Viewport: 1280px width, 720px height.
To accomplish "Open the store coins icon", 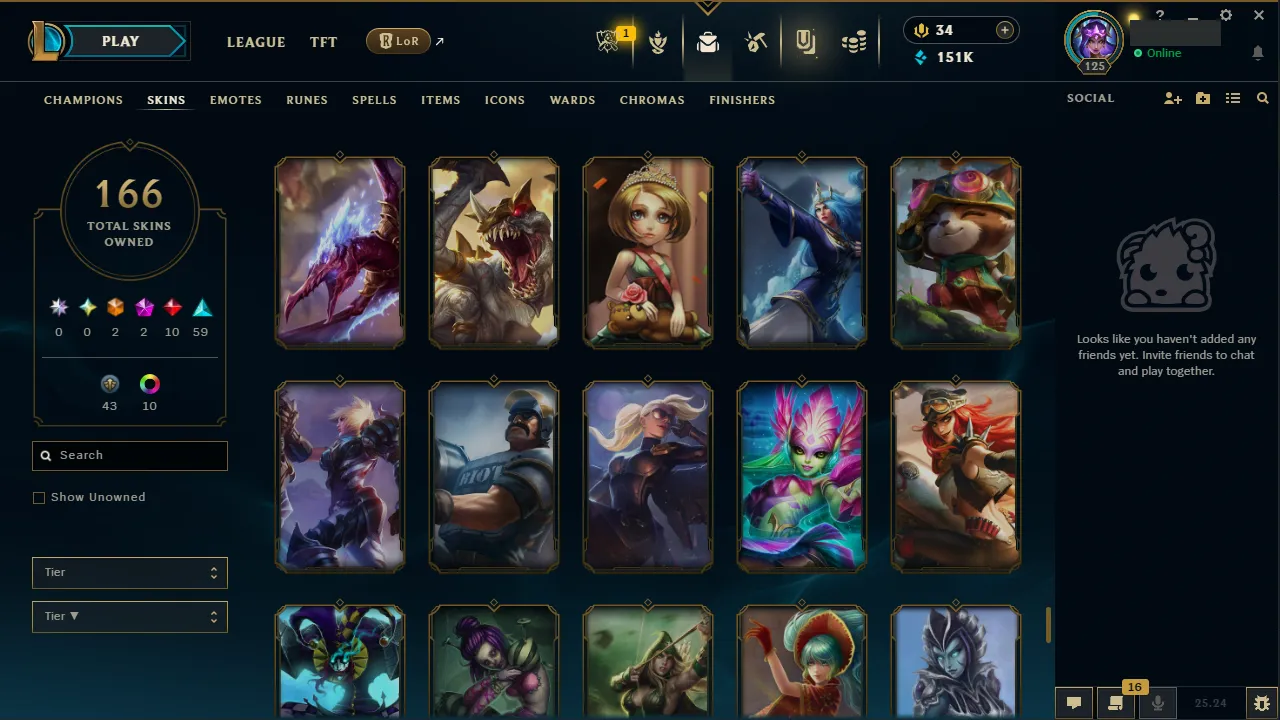I will (854, 42).
